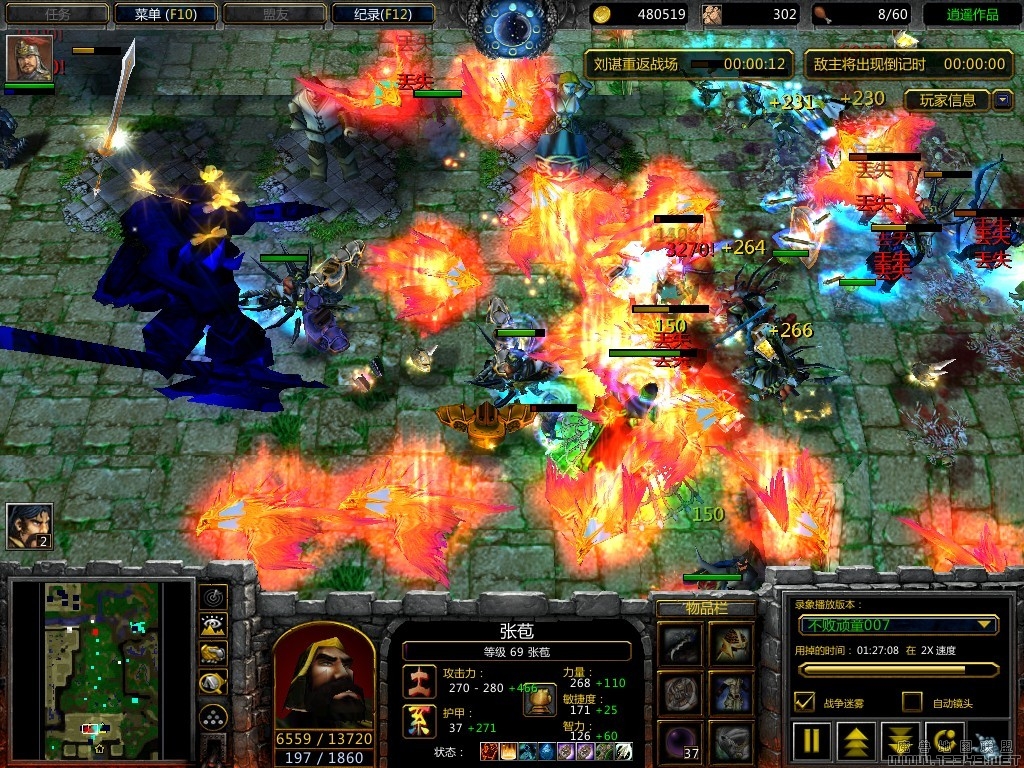Pause the replay playback
Screen dimensions: 1024x768
[x=811, y=743]
